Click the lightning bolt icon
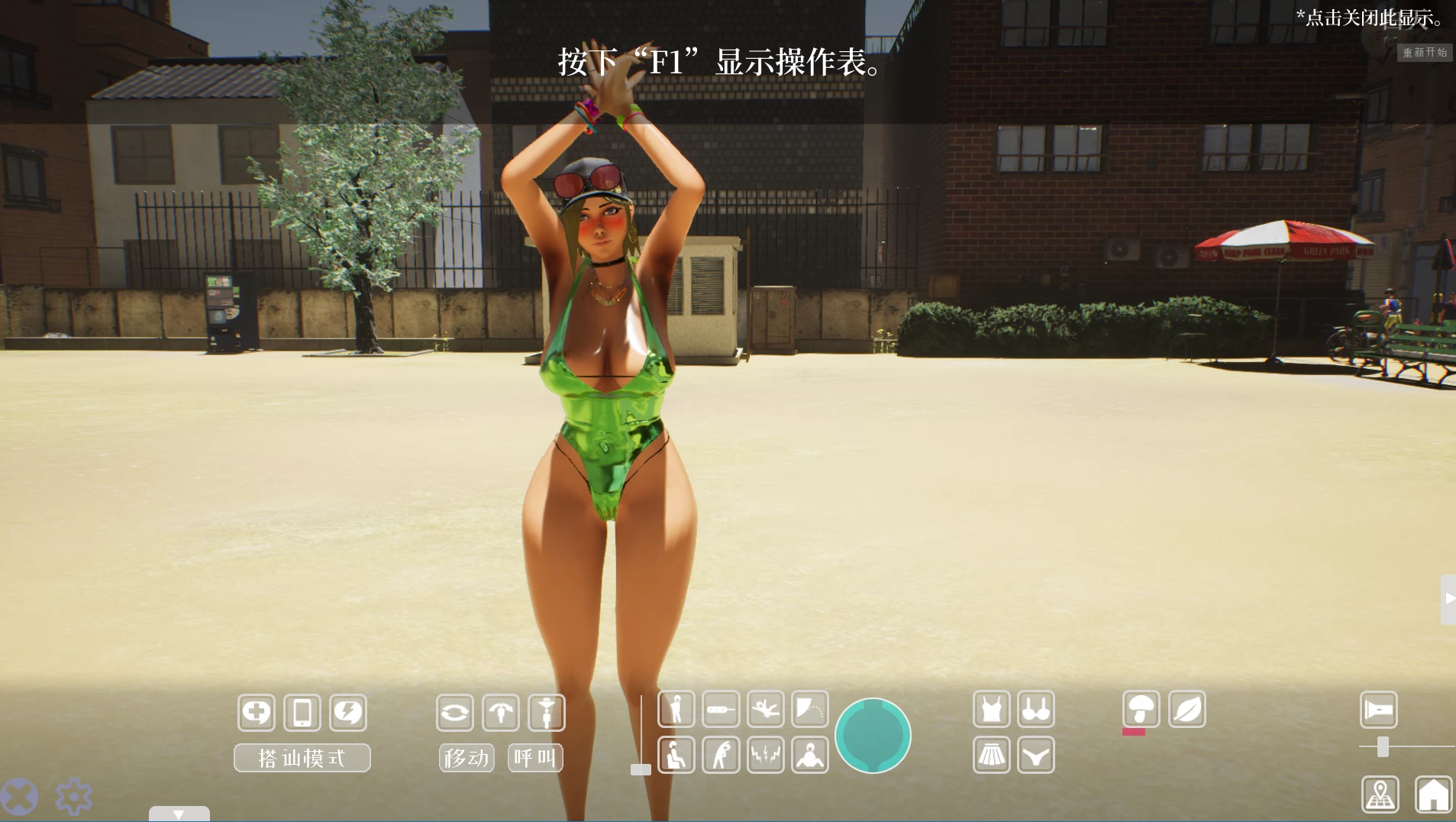 coord(349,712)
